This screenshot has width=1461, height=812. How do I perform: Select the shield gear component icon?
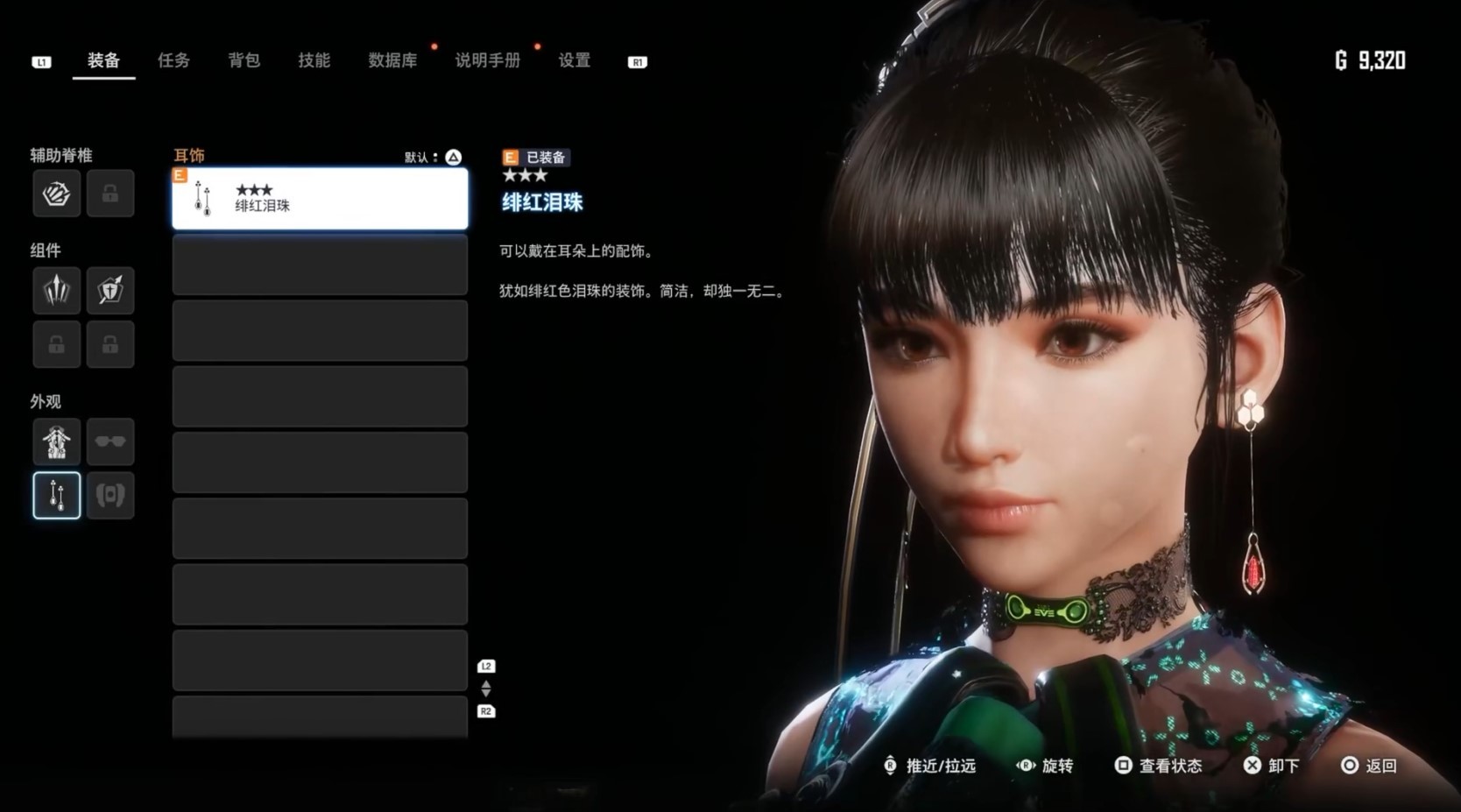click(110, 291)
